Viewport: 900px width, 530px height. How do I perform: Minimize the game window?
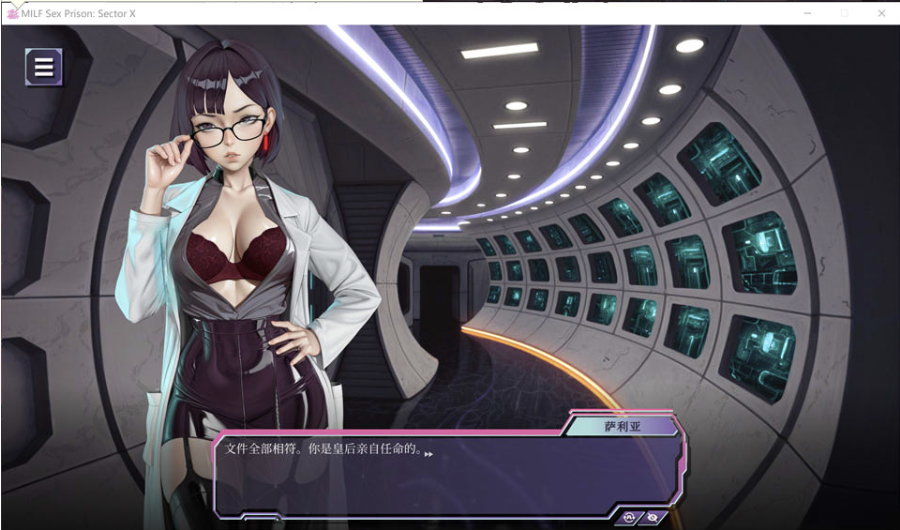point(808,12)
